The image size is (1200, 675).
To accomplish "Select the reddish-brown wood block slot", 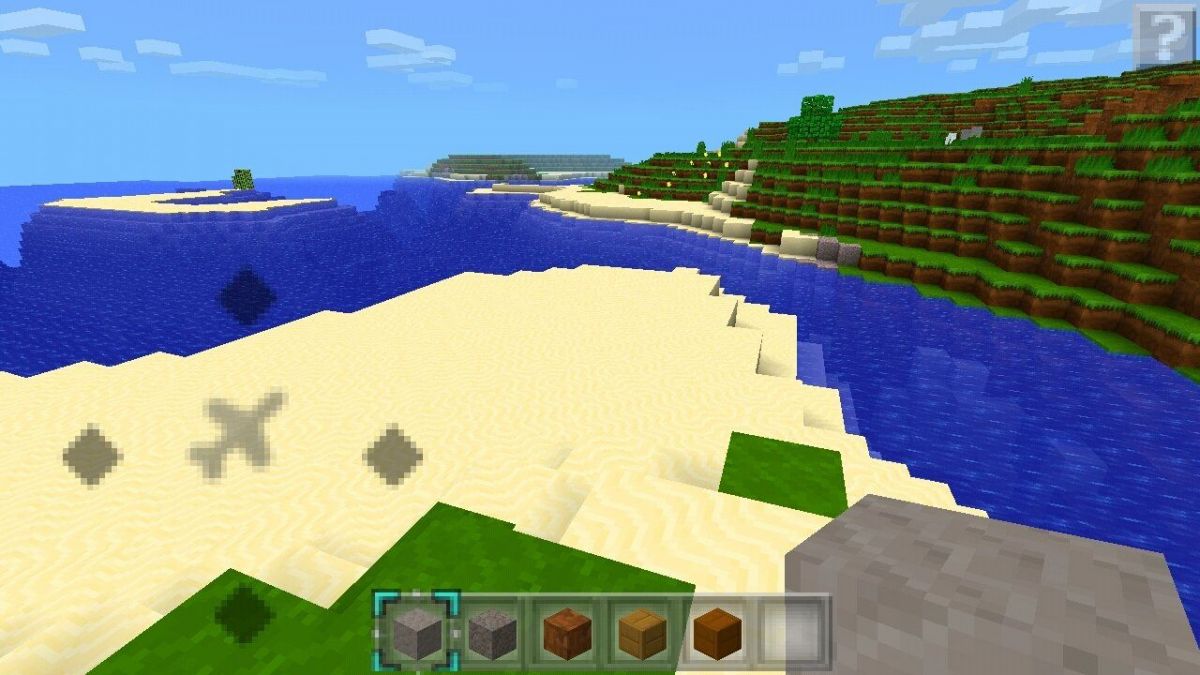I will pyautogui.click(x=567, y=631).
